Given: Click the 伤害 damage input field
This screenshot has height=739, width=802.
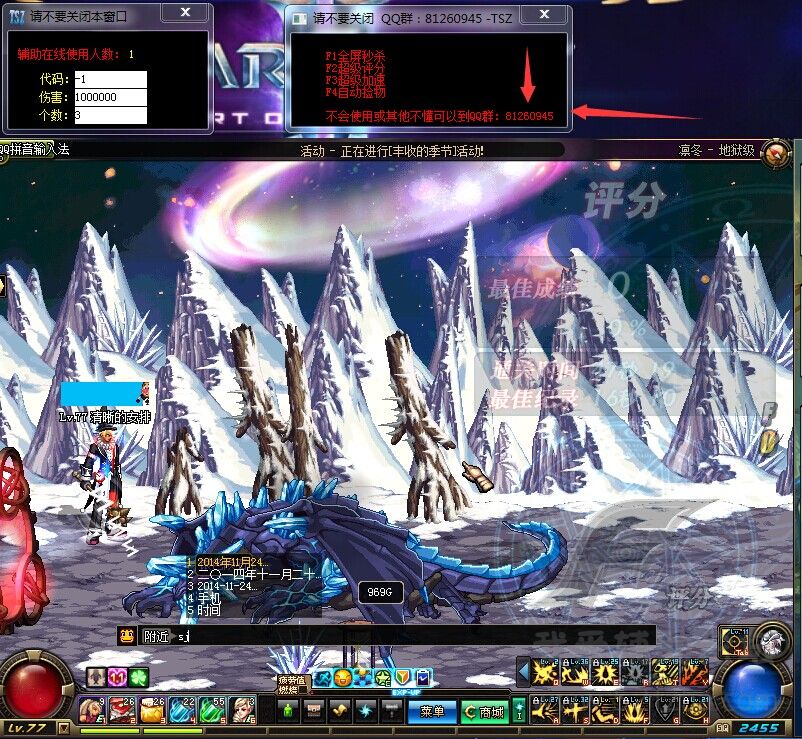Looking at the screenshot, I should [110, 97].
